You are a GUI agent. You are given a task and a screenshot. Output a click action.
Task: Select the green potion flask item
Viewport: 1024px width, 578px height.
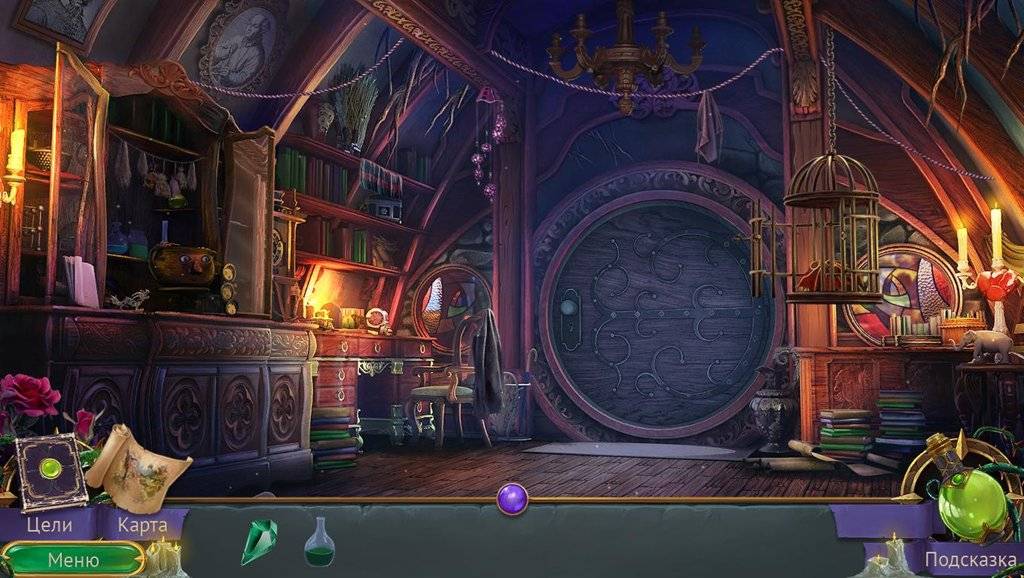tap(319, 543)
